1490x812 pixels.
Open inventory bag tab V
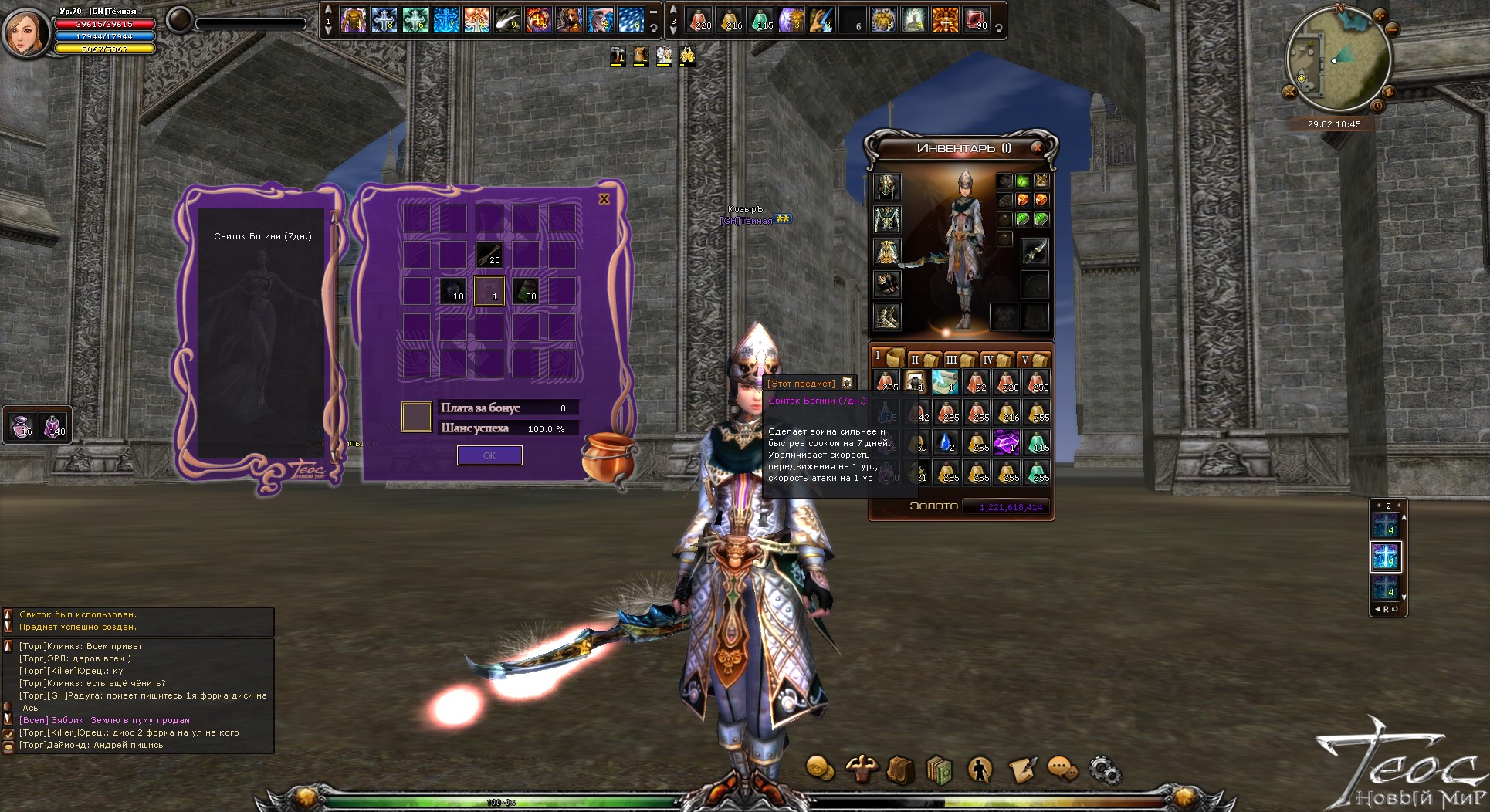pos(1034,359)
